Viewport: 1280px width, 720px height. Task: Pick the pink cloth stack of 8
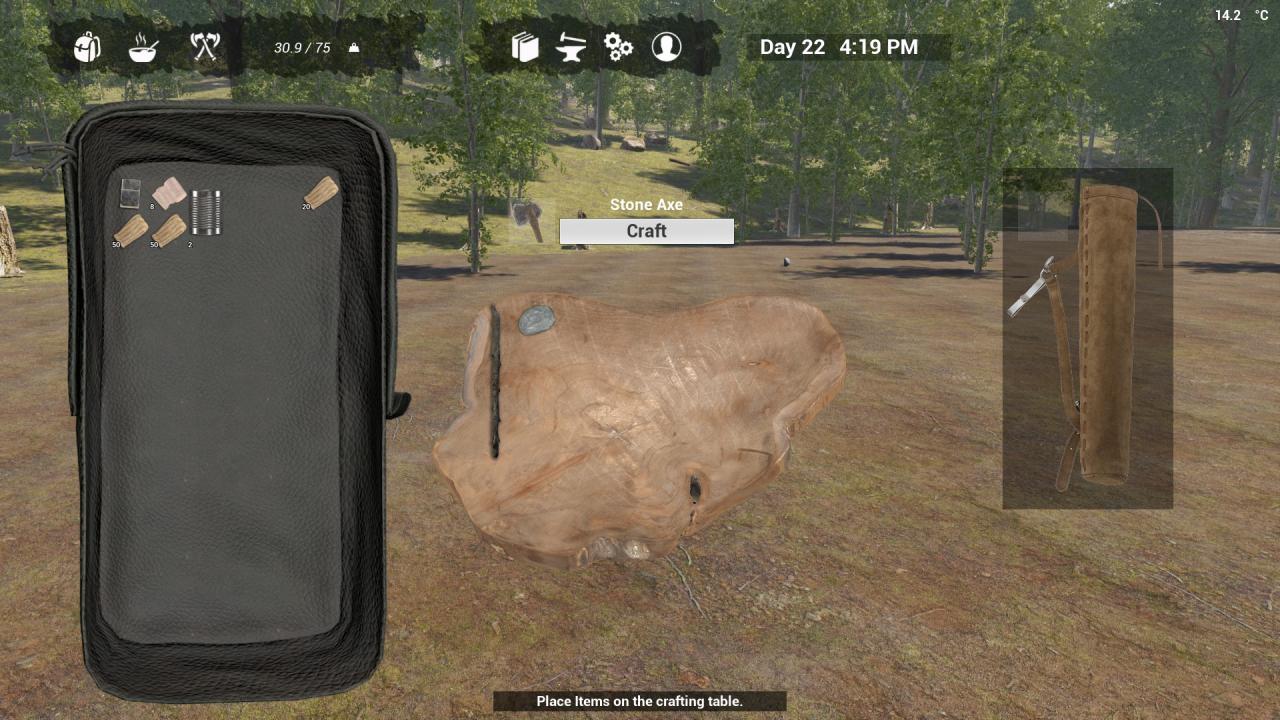pos(170,191)
